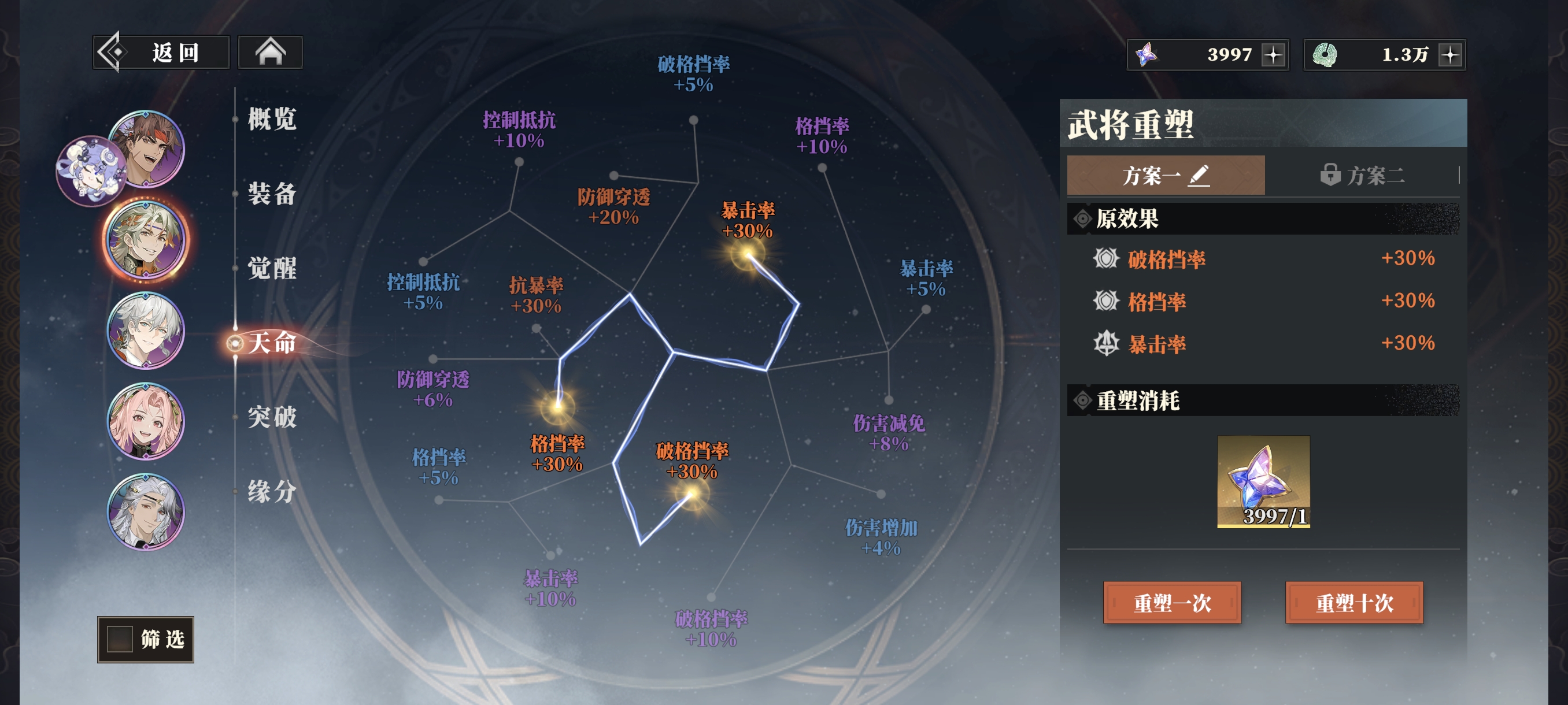Open the locked 方案二 plan tab
Image resolution: width=1568 pixels, height=705 pixels.
tap(1362, 175)
